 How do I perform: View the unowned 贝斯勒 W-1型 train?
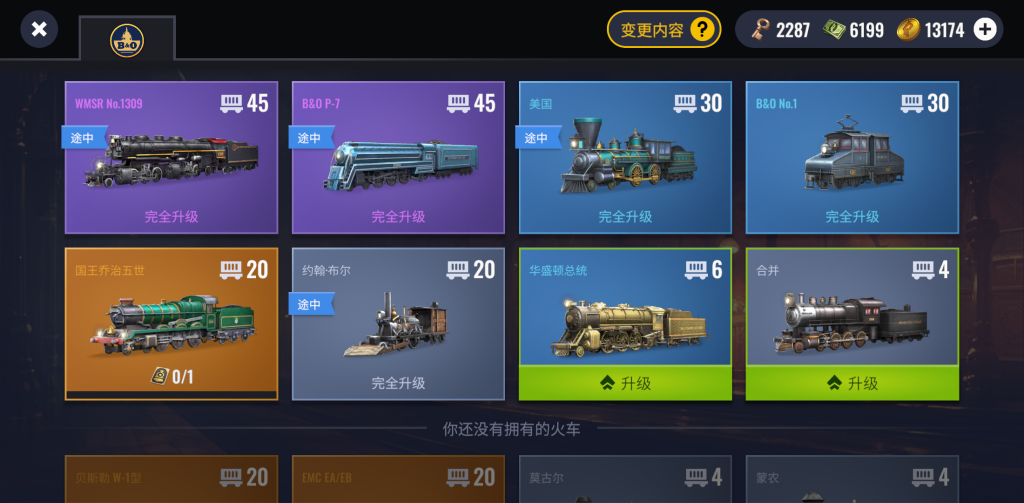pyautogui.click(x=171, y=480)
